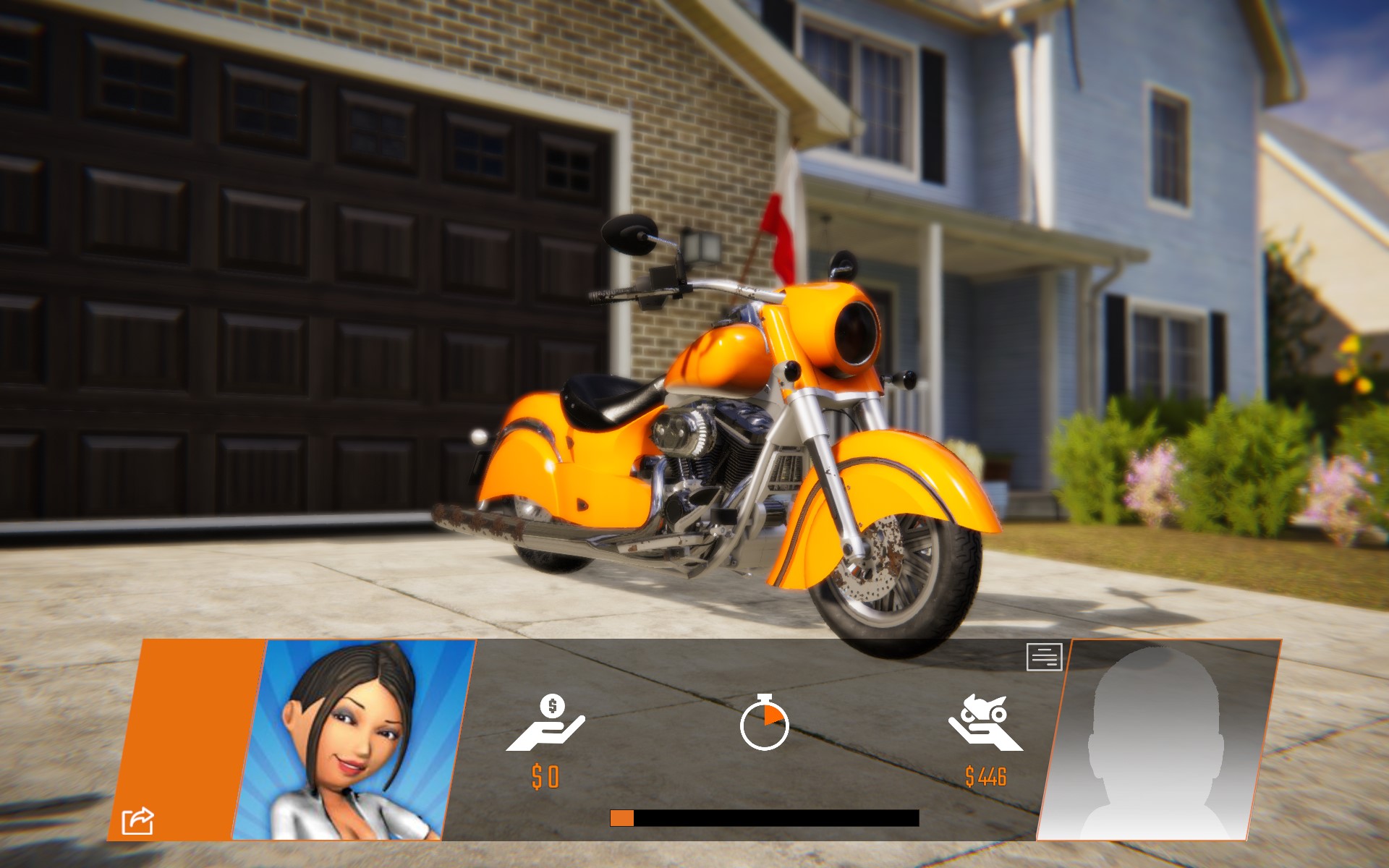
Task: Click the dollar coin on the offer icon
Action: (551, 705)
